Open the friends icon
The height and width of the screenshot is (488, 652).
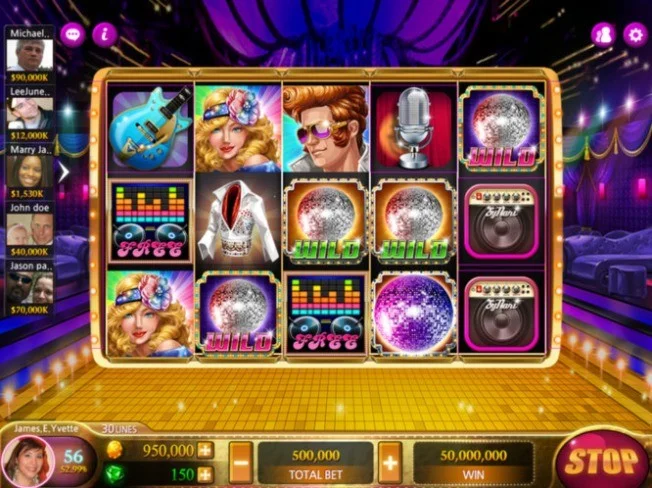pyautogui.click(x=603, y=34)
